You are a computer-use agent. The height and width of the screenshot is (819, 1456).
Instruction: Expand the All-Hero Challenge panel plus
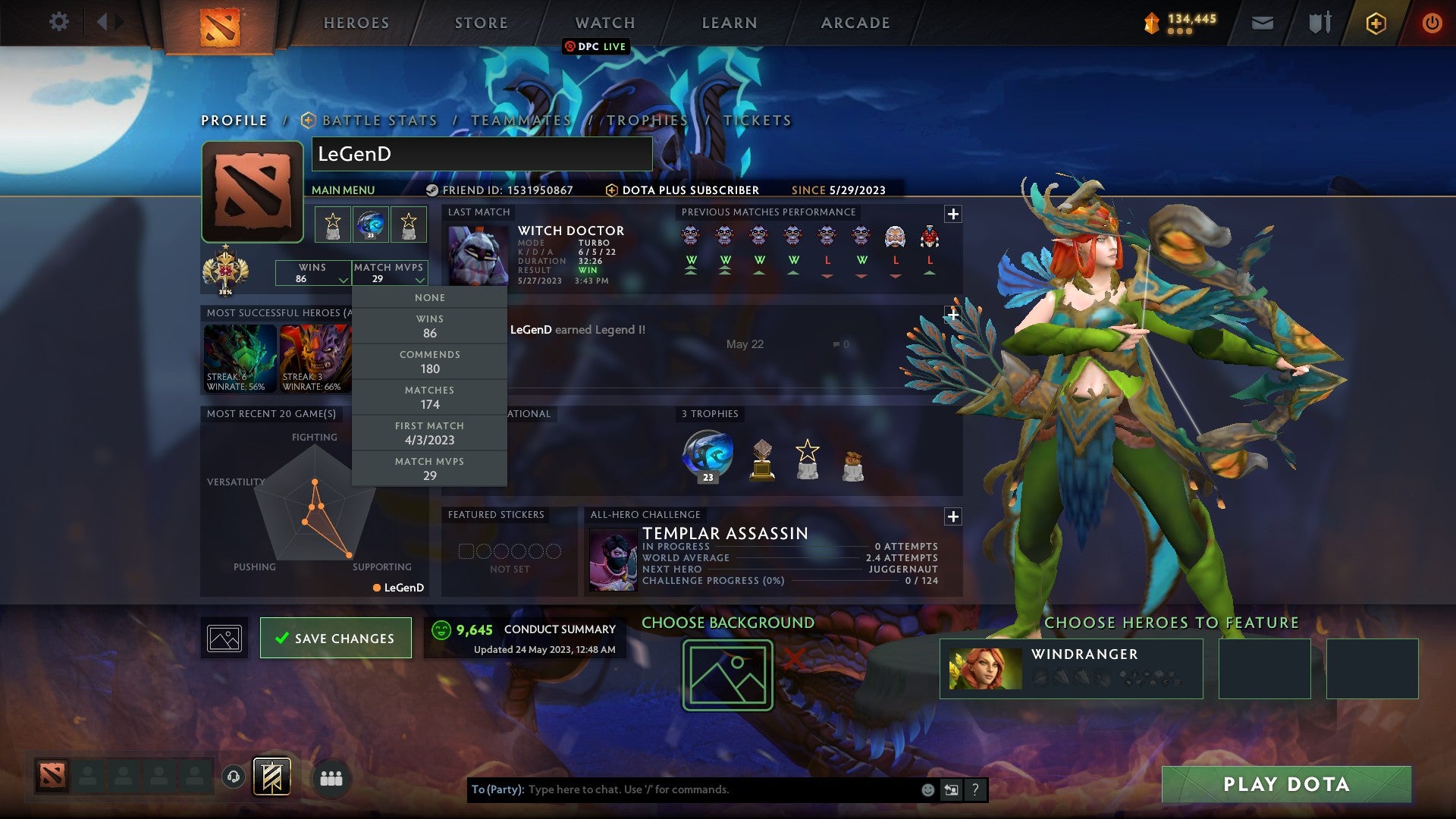953,518
